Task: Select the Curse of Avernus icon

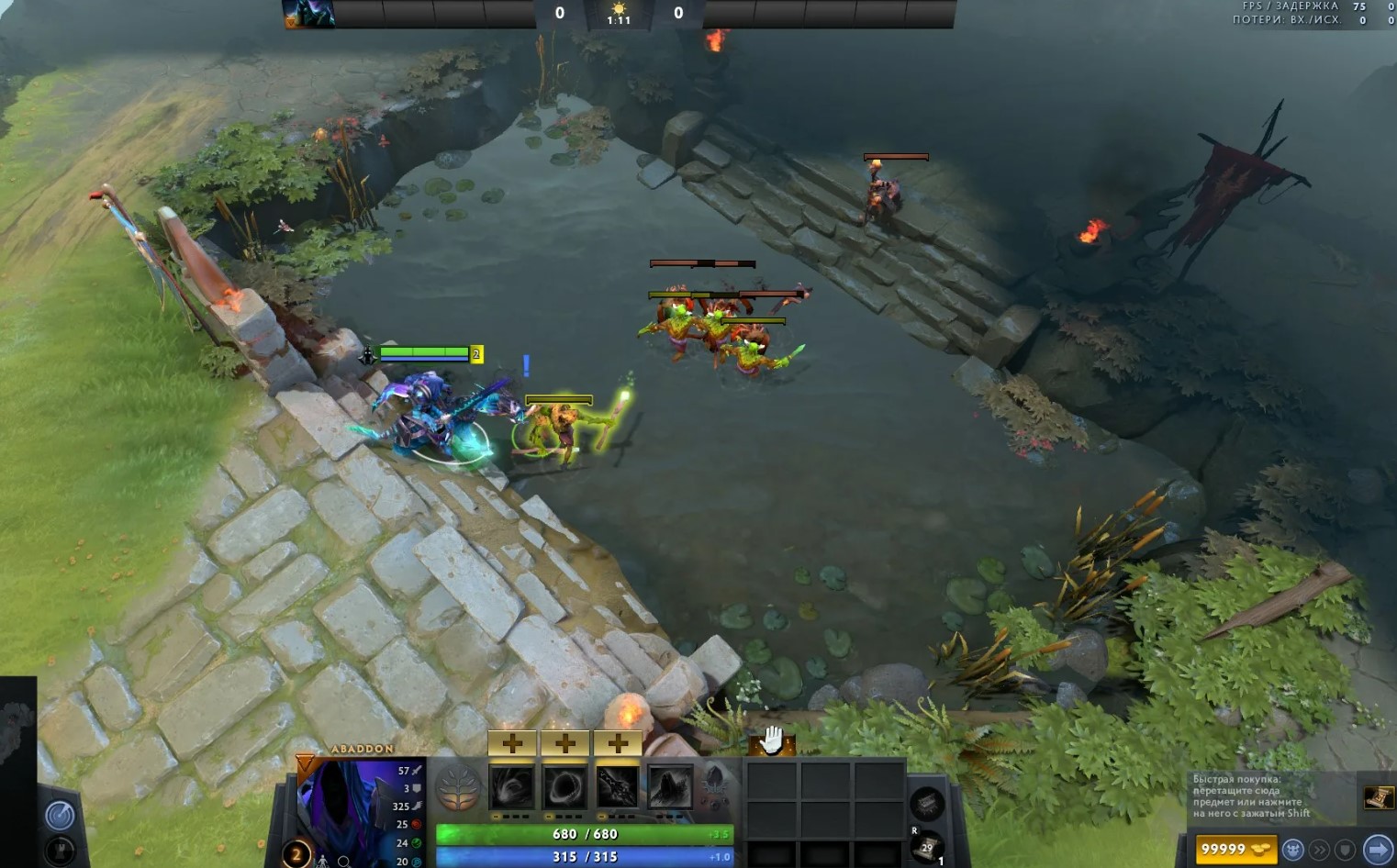Action: [x=618, y=787]
